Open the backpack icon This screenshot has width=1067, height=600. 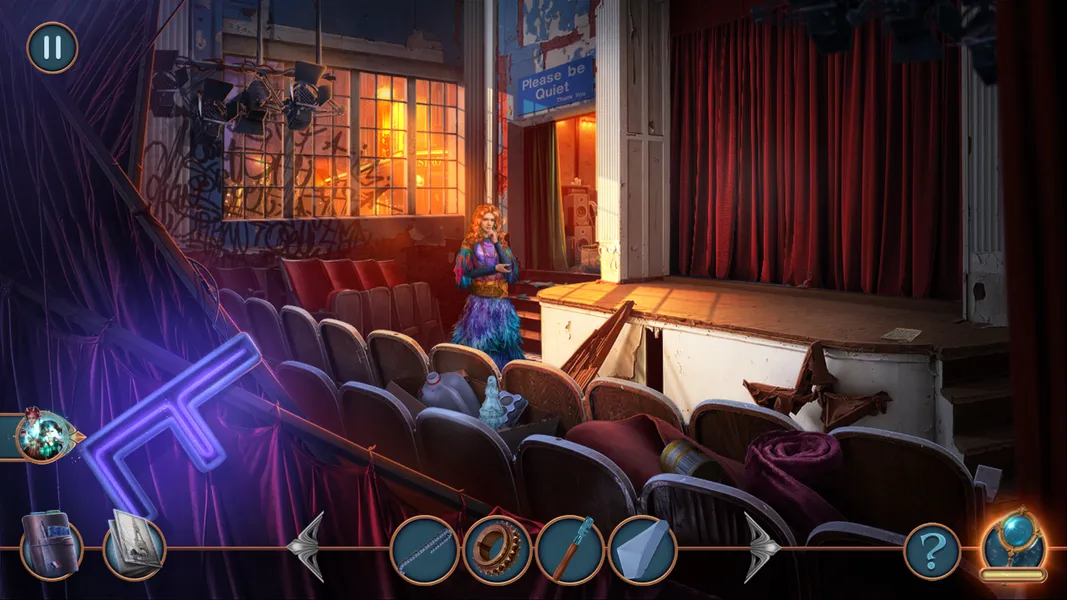(50, 546)
